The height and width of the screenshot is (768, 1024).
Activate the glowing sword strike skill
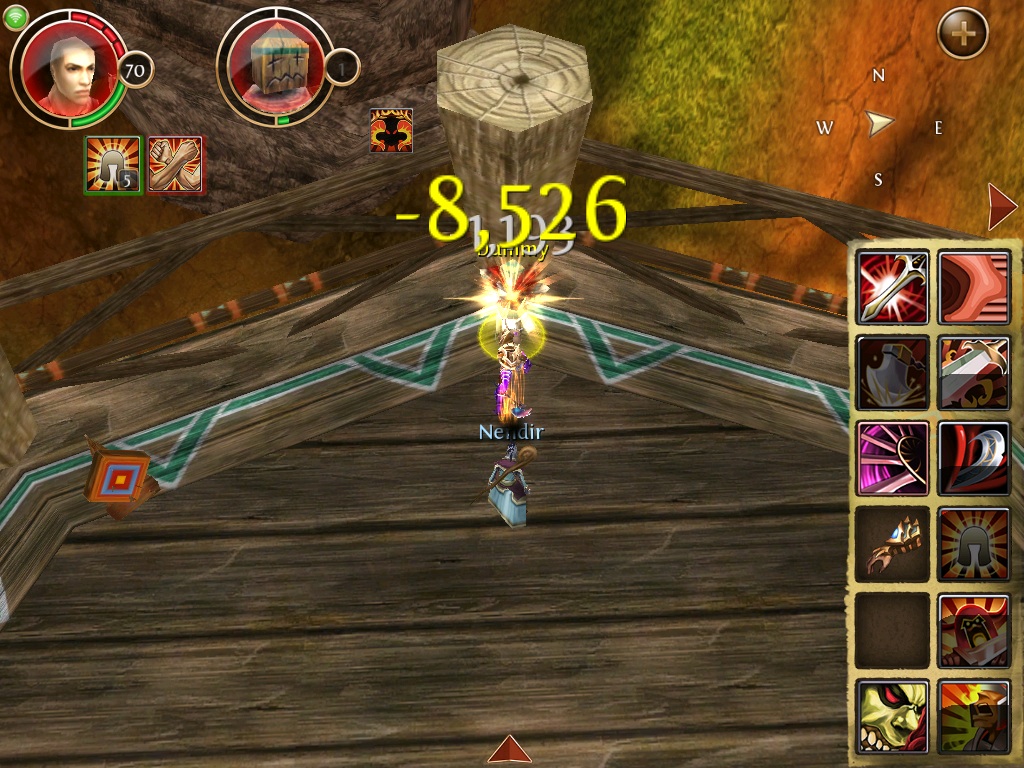(x=893, y=288)
